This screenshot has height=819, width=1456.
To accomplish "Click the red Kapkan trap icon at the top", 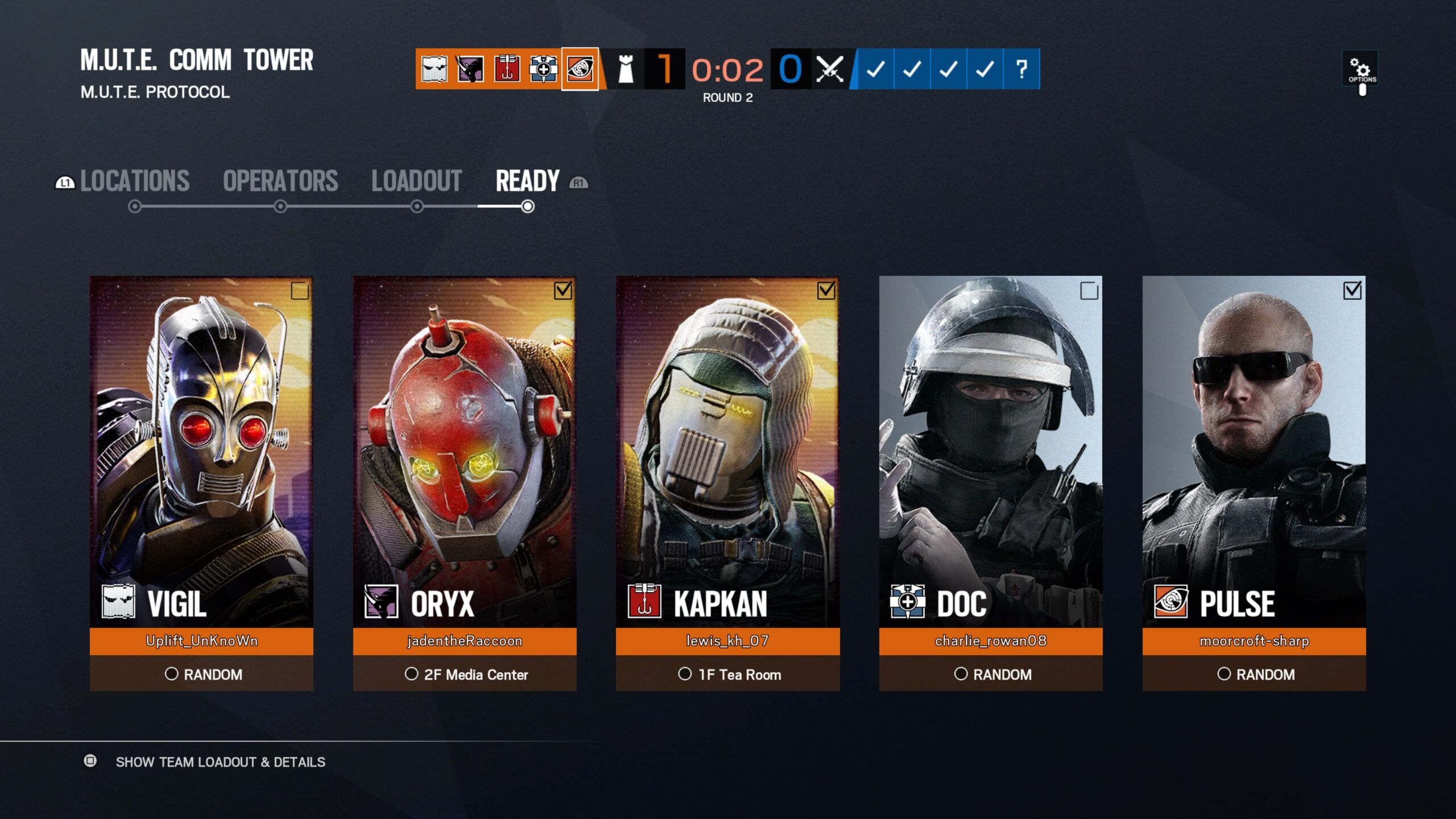I will pos(507,69).
